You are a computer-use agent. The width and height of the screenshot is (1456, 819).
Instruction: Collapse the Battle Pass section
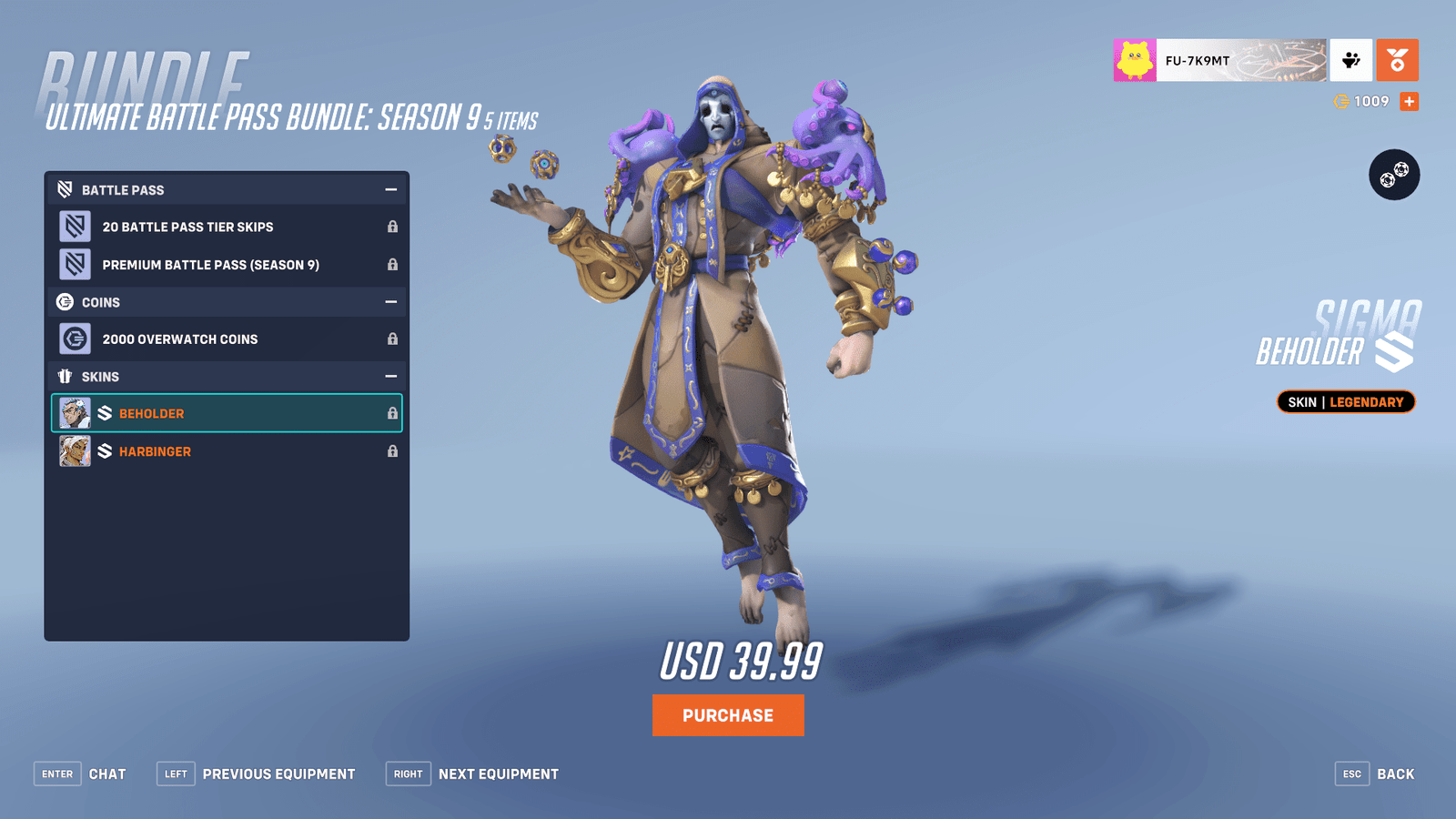[x=392, y=189]
